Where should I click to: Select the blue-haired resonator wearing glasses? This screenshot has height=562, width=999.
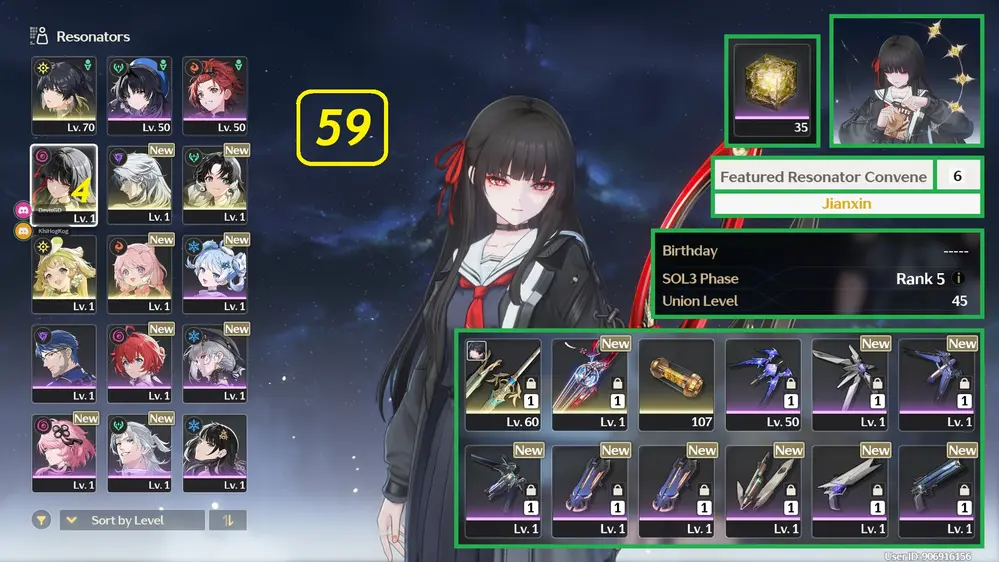(64, 363)
